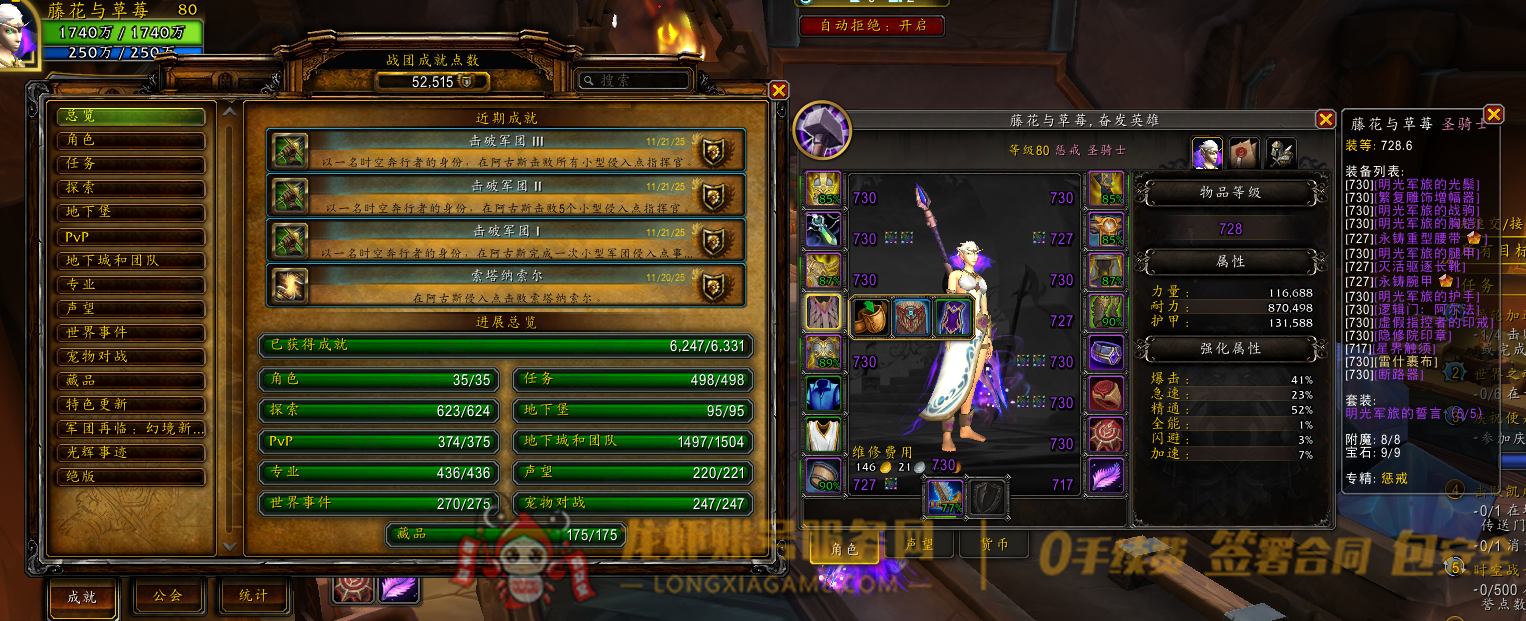Open the 地下城和团队 category

[x=131, y=260]
